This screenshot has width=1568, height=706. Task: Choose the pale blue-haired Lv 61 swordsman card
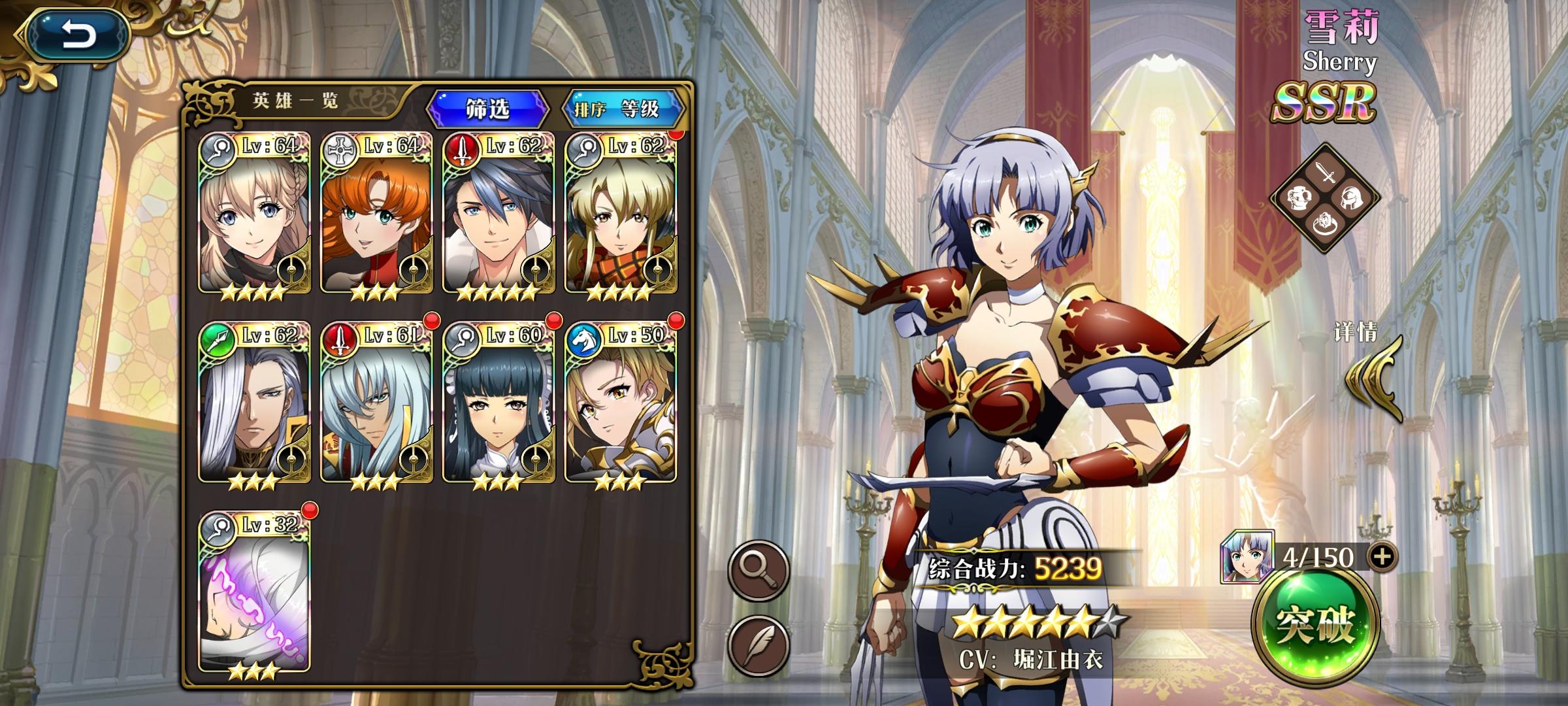(x=376, y=404)
